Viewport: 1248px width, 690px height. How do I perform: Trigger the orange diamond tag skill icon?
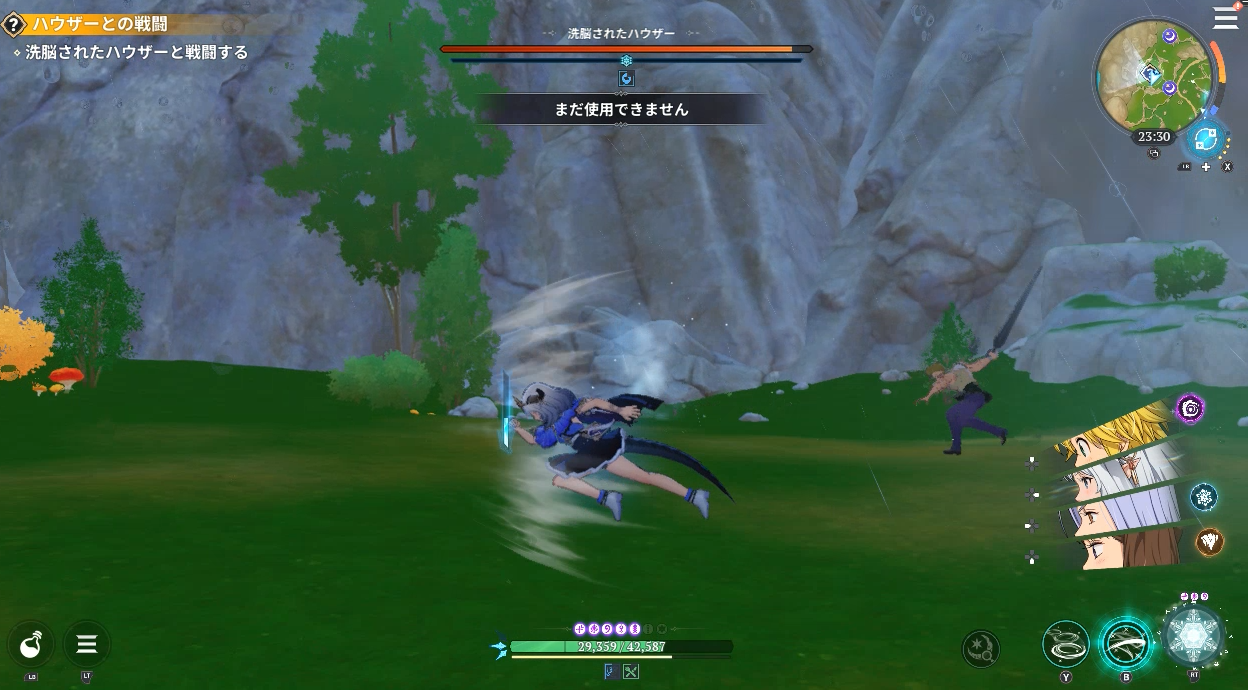(1210, 542)
